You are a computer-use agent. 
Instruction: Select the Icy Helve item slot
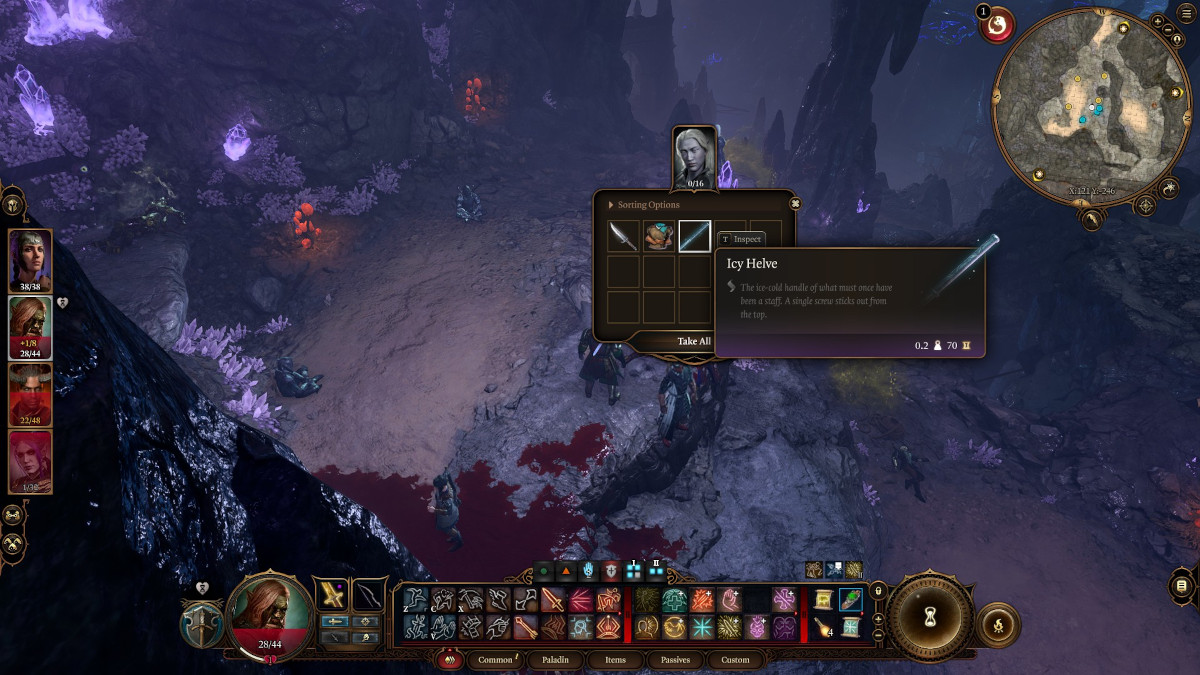694,237
